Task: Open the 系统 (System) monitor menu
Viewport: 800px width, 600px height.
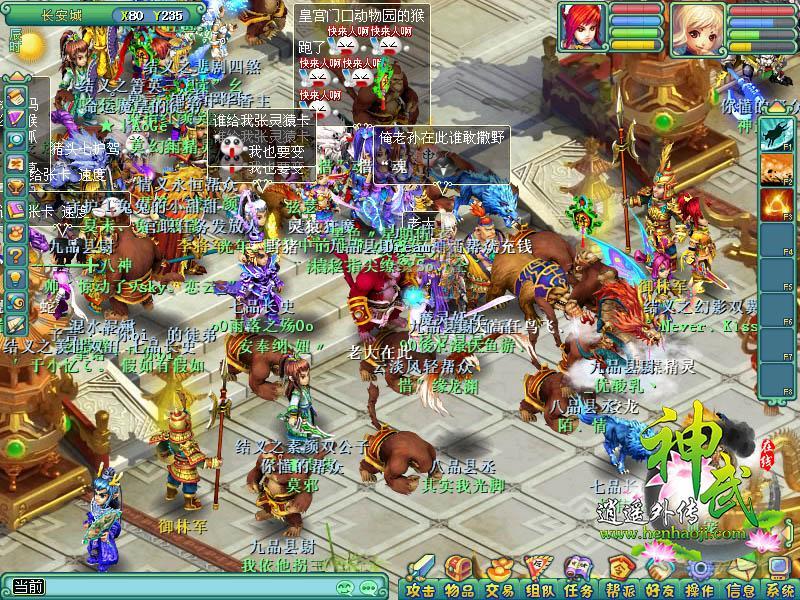Action: [780, 588]
